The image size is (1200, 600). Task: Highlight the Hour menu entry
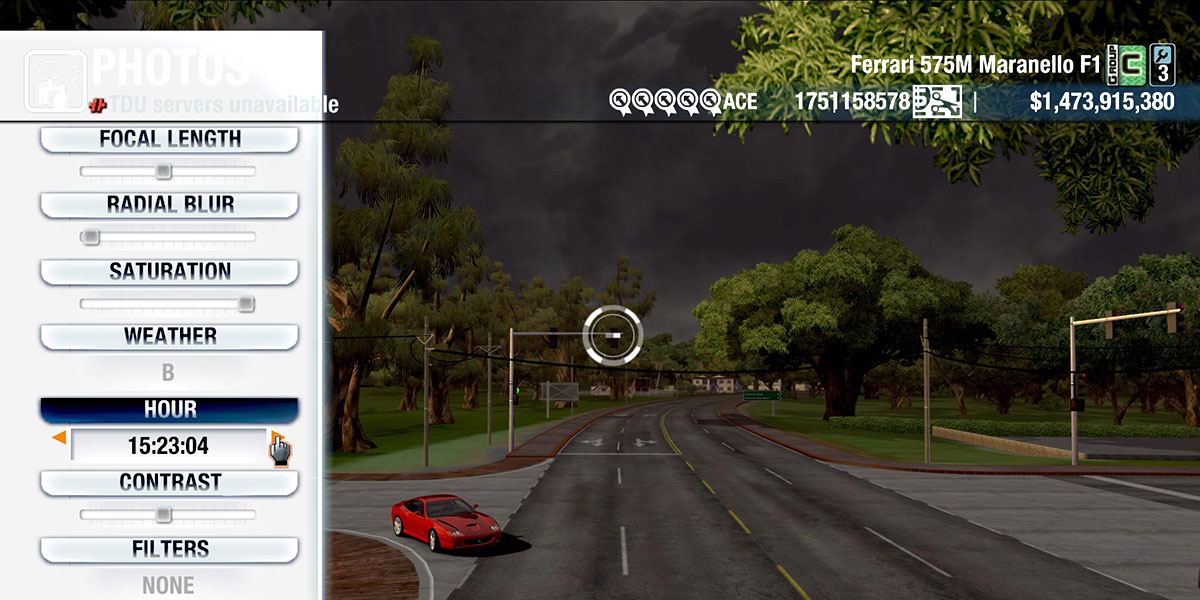tap(169, 410)
